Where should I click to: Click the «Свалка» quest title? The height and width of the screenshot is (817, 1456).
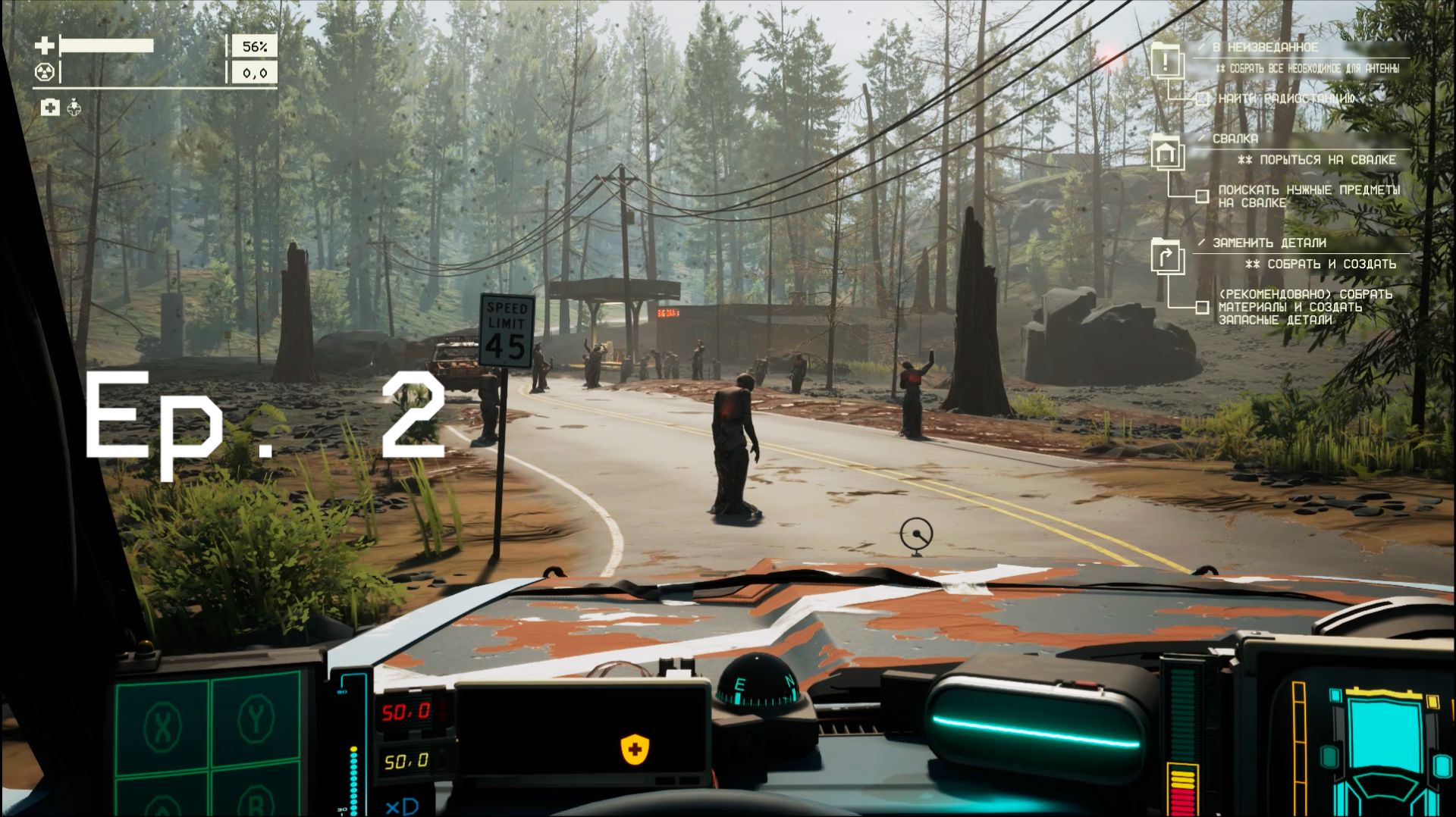[1235, 139]
